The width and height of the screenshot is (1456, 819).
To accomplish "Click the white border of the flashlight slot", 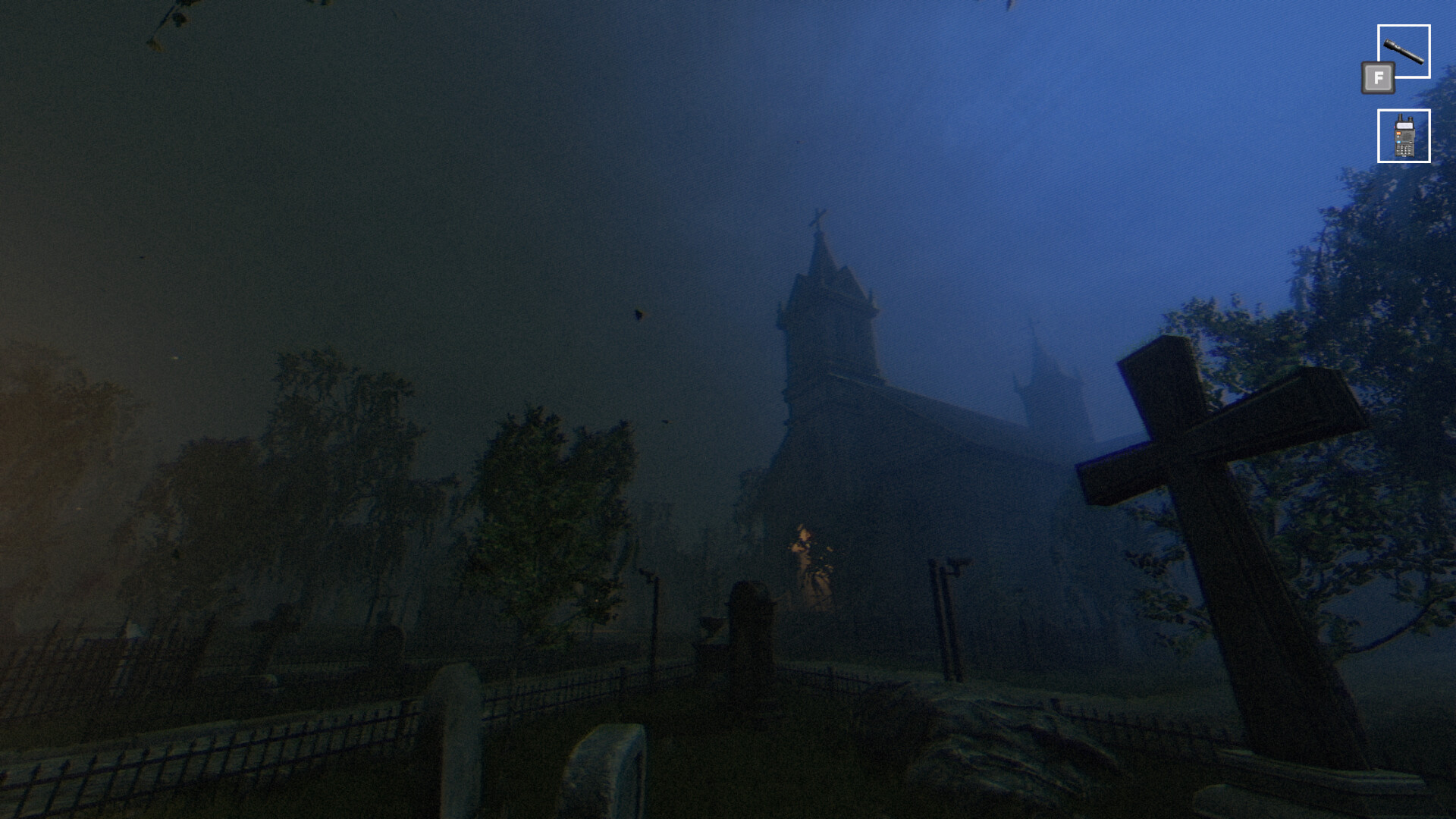I will [x=1404, y=25].
